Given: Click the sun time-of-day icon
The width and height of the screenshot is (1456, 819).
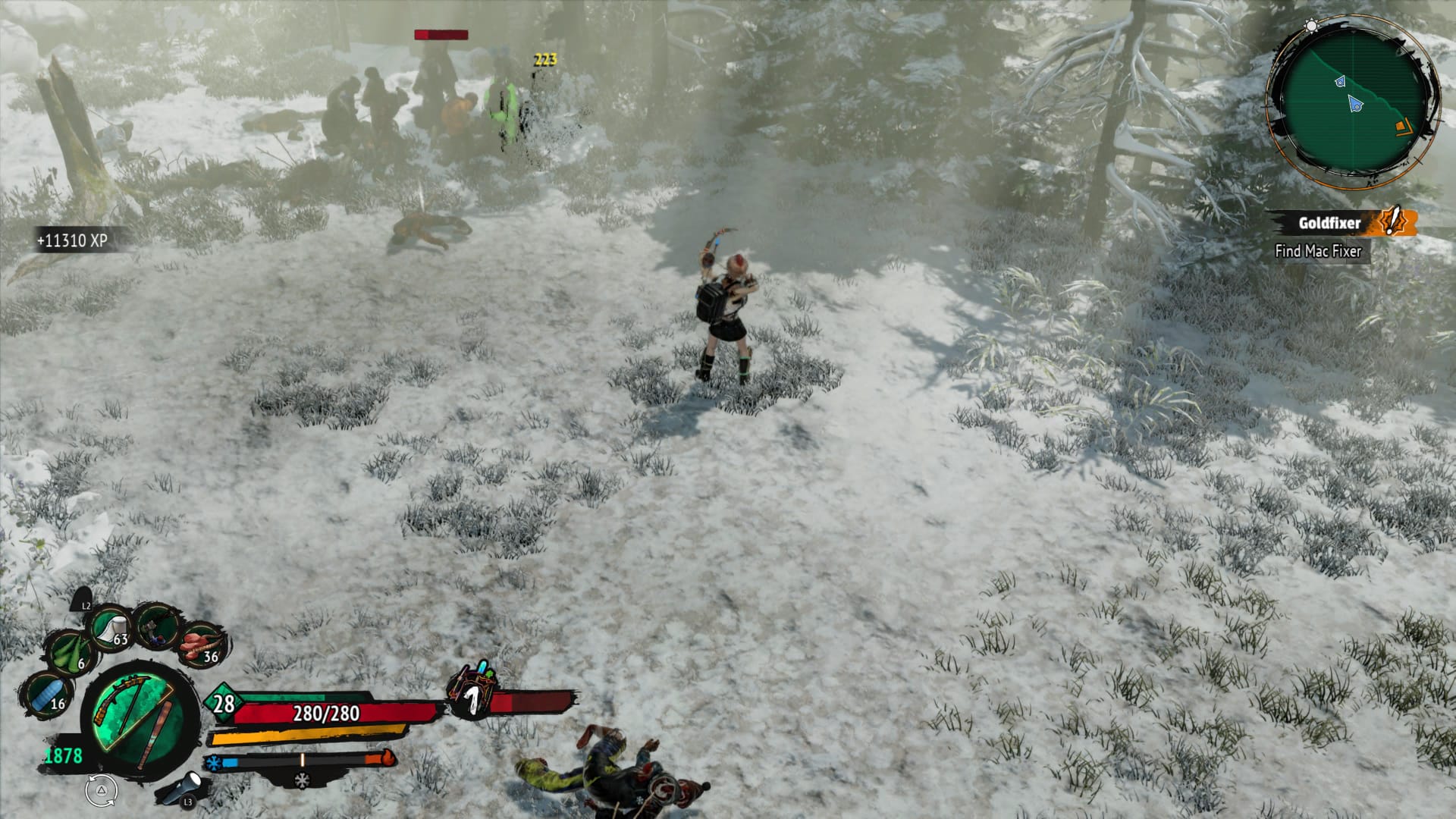Looking at the screenshot, I should pos(1311,26).
